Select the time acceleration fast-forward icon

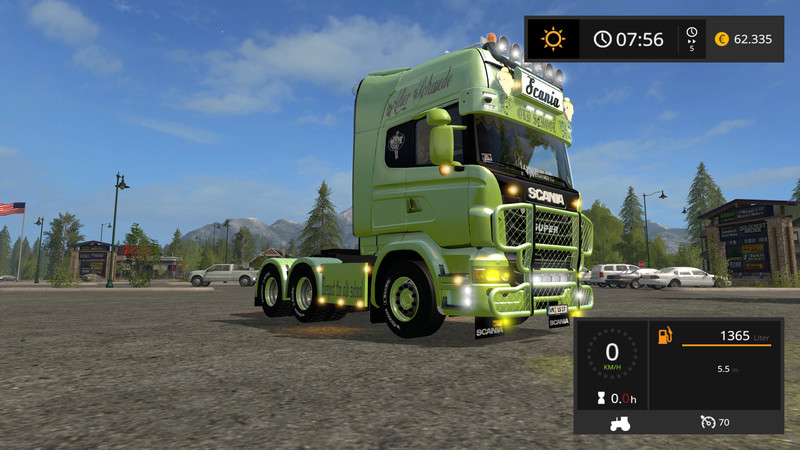point(691,39)
